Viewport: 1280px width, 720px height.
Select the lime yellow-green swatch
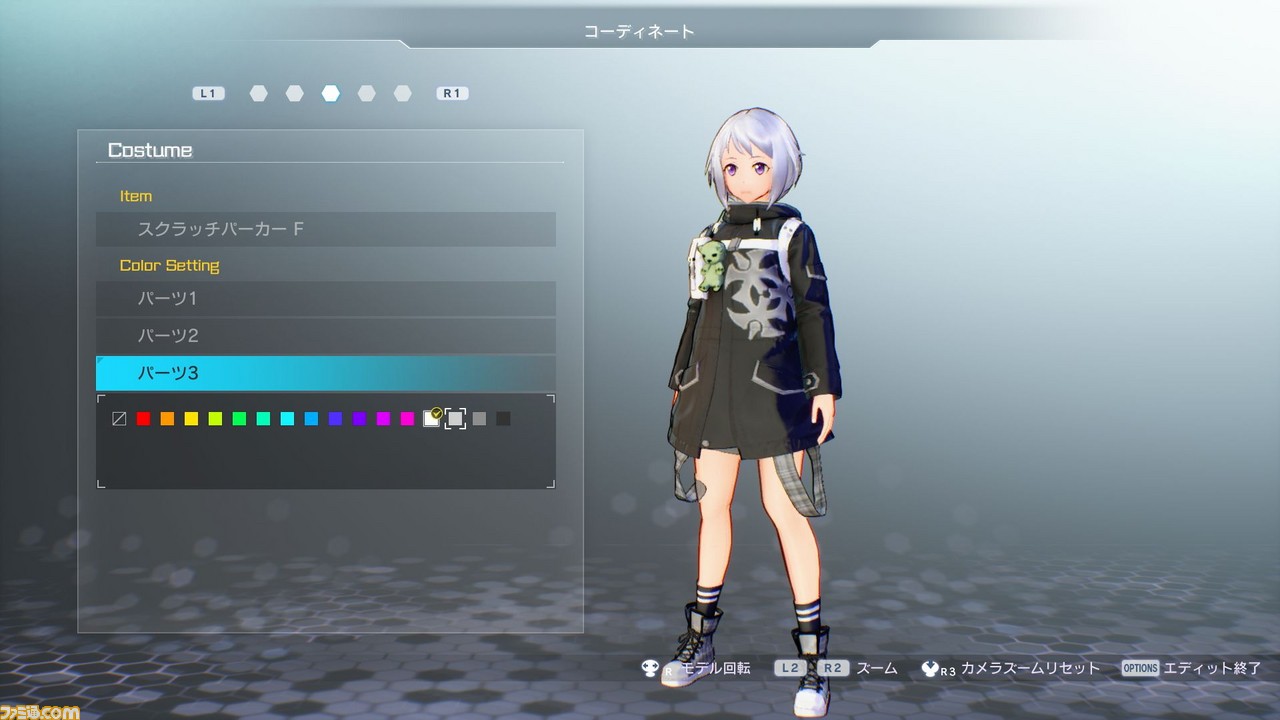click(215, 419)
